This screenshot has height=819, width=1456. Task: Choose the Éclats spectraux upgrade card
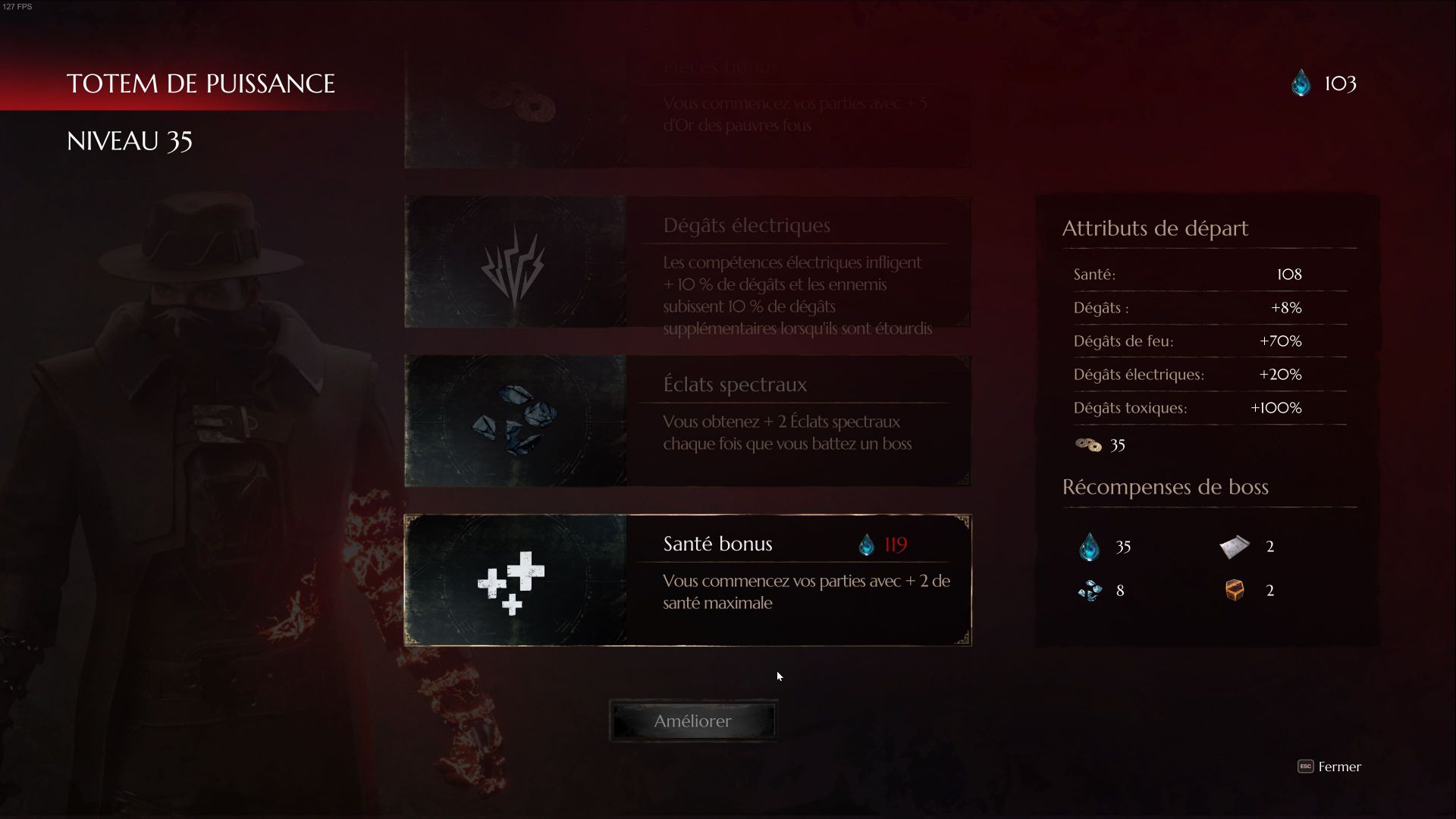687,421
